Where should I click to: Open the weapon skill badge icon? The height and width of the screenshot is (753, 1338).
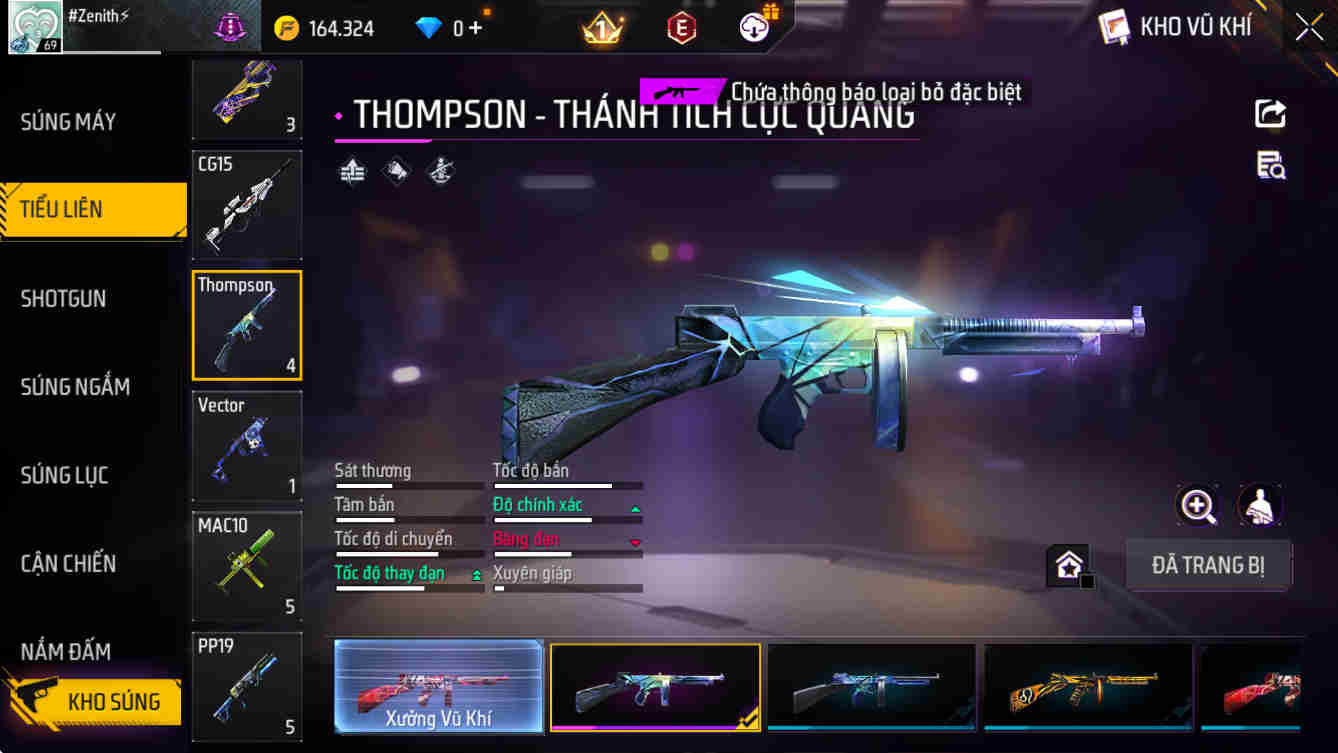[439, 171]
